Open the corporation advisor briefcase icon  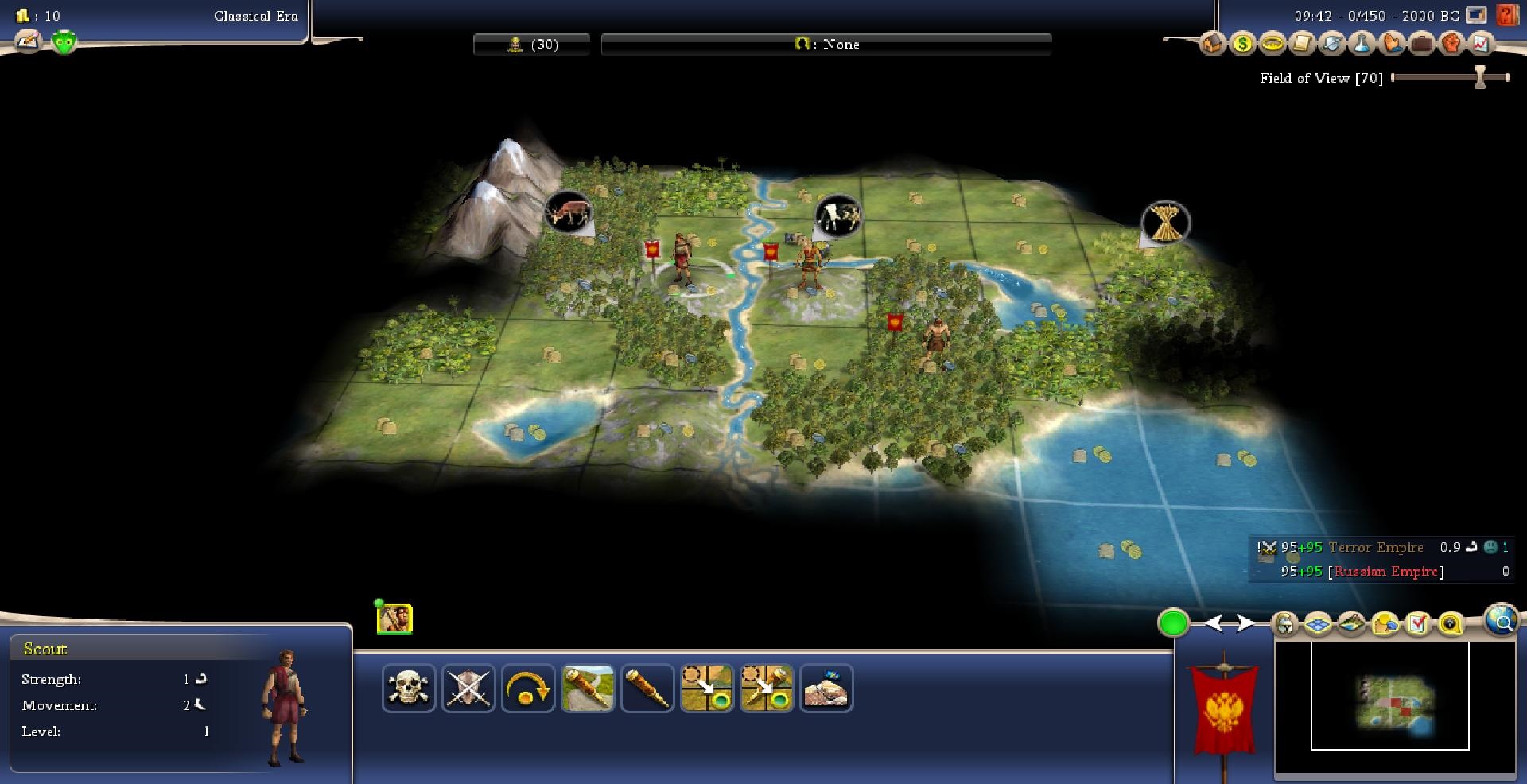(1422, 44)
